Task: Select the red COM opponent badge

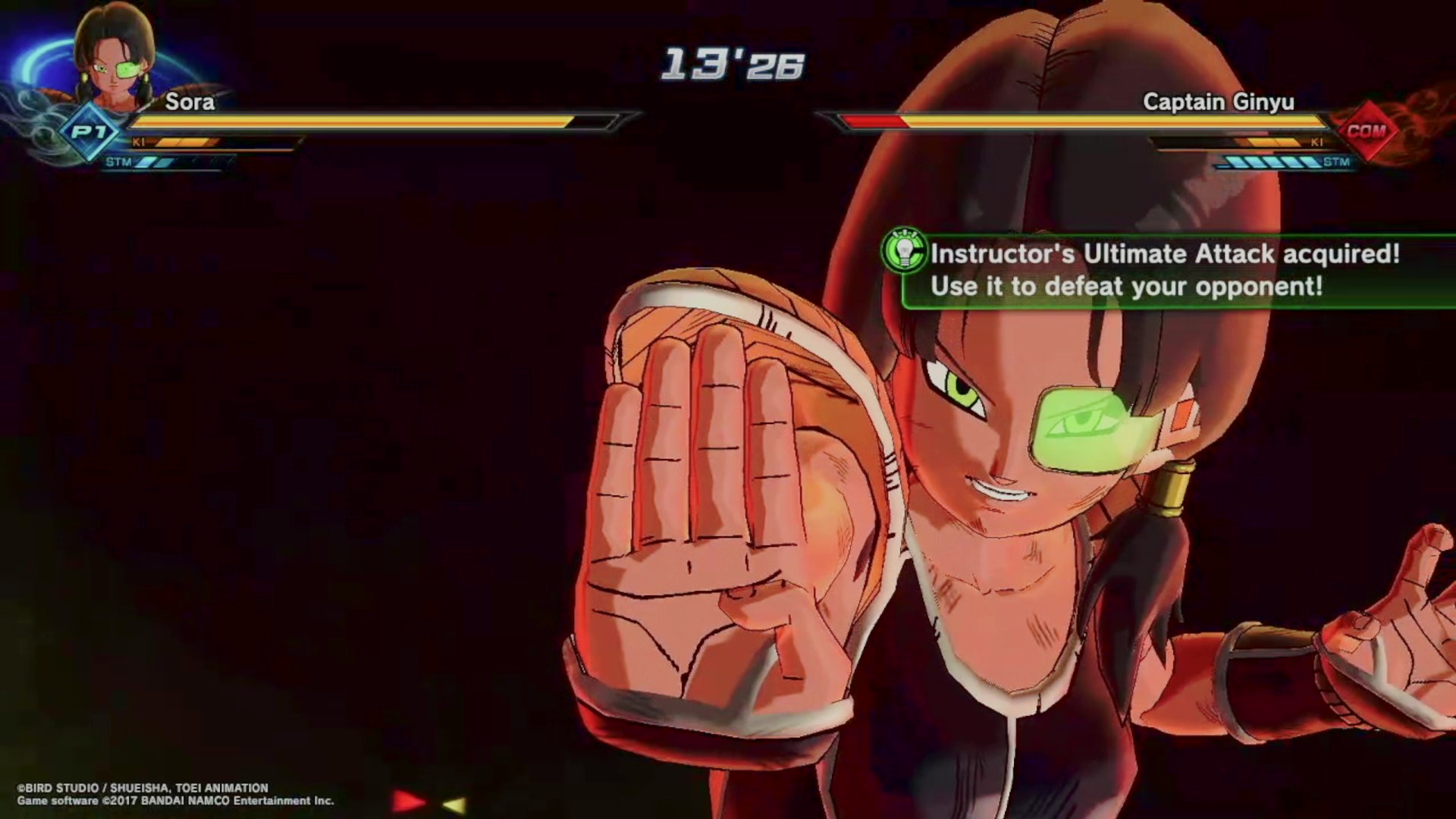Action: (1366, 131)
